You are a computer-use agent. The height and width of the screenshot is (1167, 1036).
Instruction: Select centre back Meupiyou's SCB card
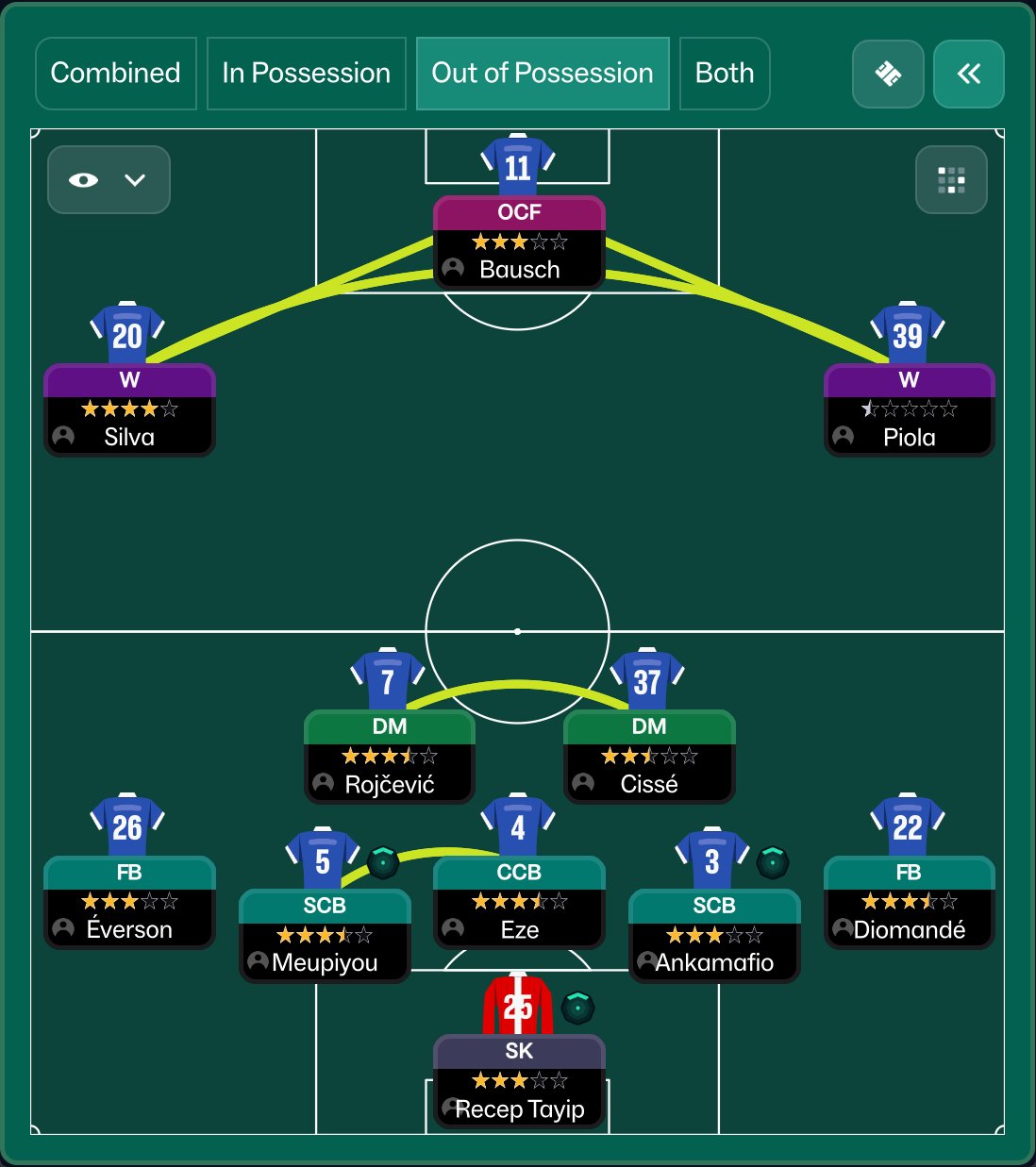coord(325,936)
